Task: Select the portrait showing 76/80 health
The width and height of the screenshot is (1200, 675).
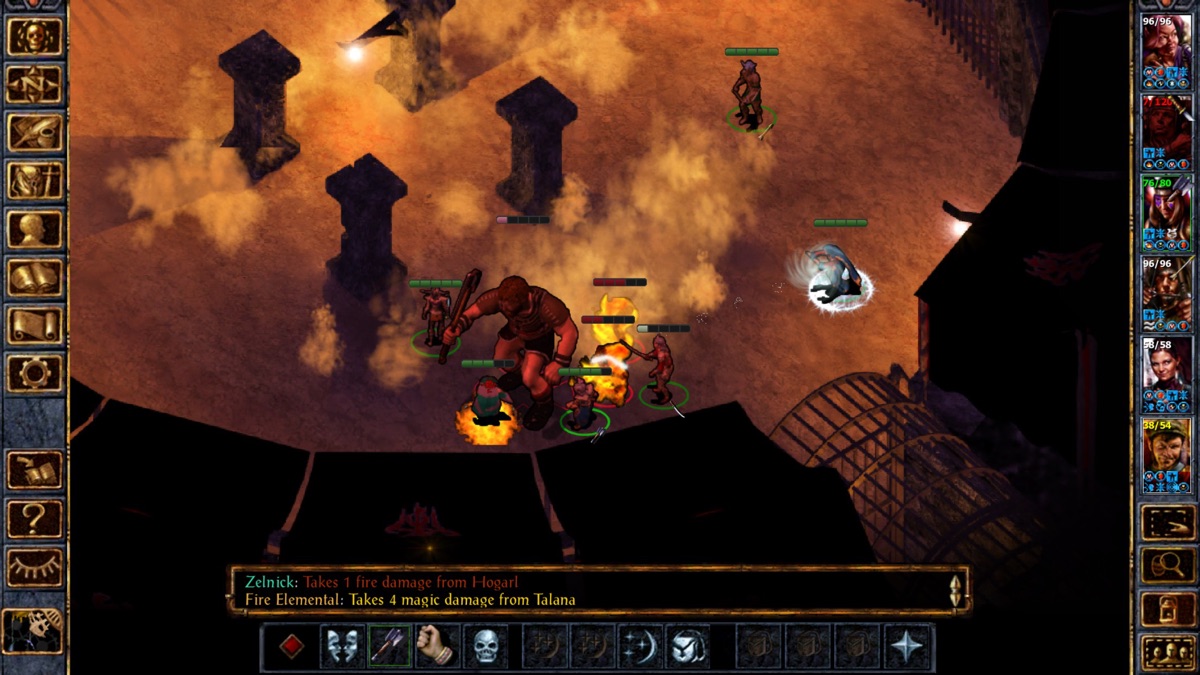Action: click(x=1167, y=213)
